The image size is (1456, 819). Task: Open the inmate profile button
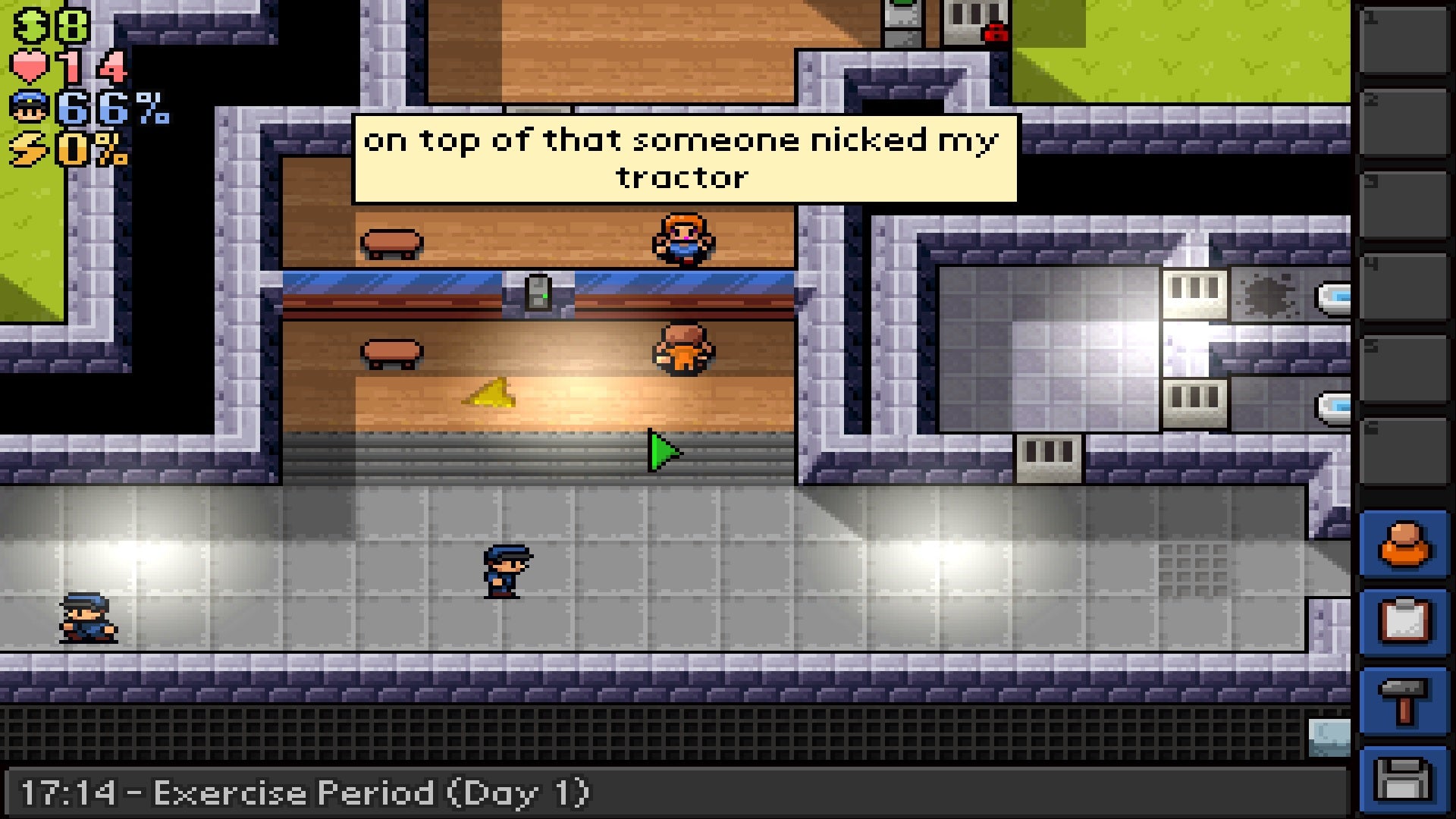(x=1404, y=544)
